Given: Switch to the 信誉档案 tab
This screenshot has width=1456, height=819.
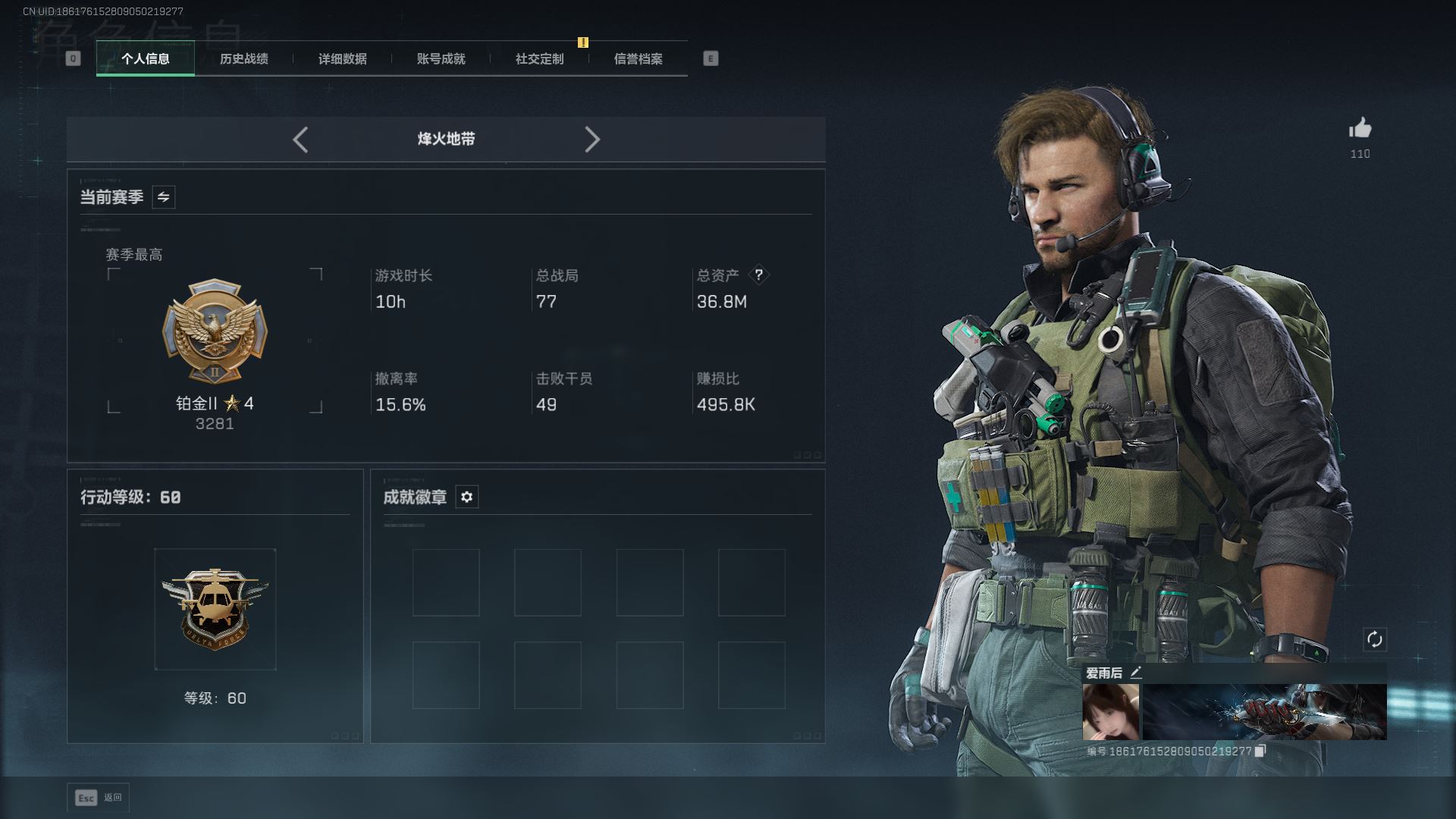Looking at the screenshot, I should point(638,58).
